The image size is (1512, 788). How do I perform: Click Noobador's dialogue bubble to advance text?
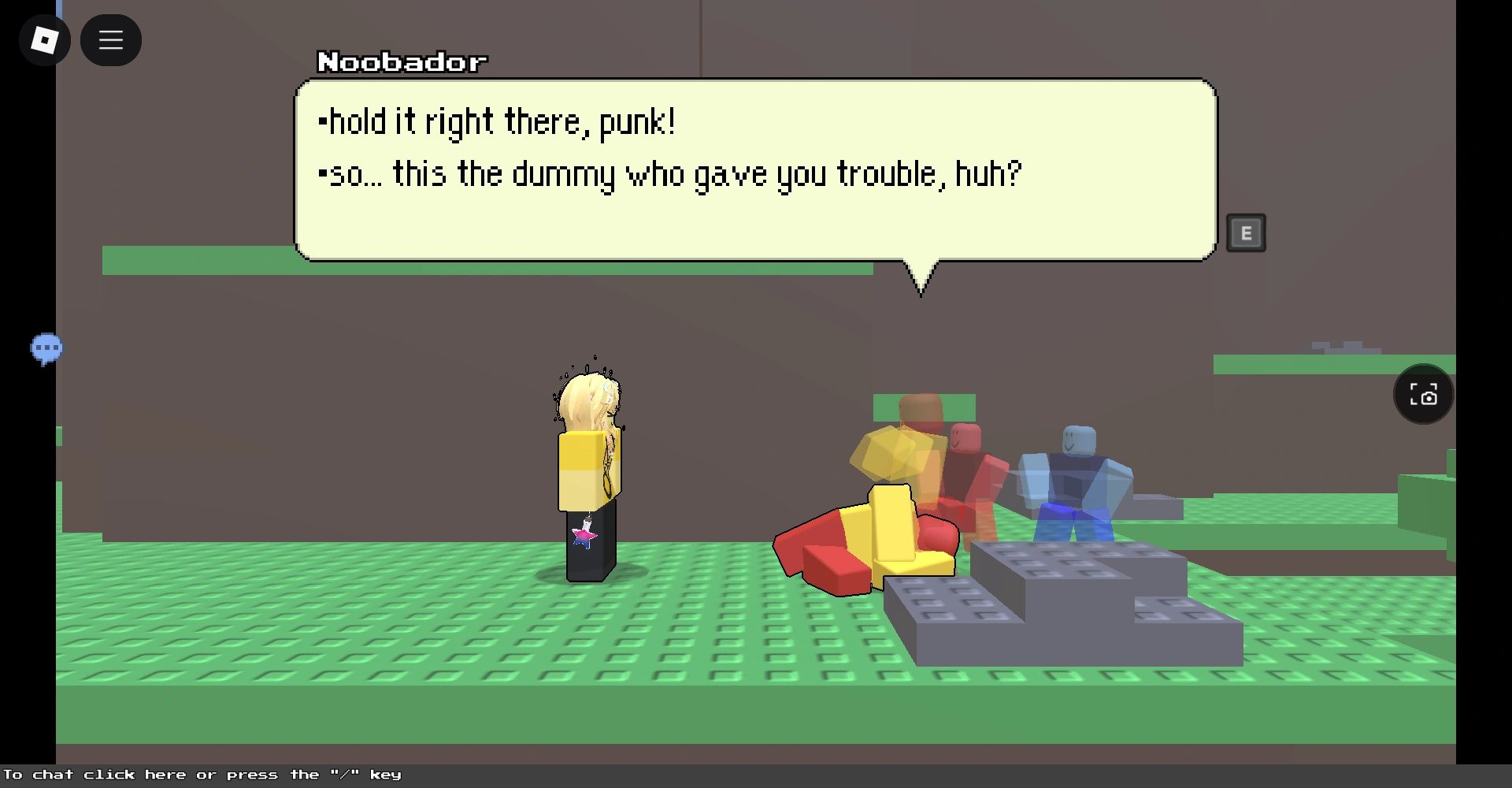pyautogui.click(x=756, y=169)
